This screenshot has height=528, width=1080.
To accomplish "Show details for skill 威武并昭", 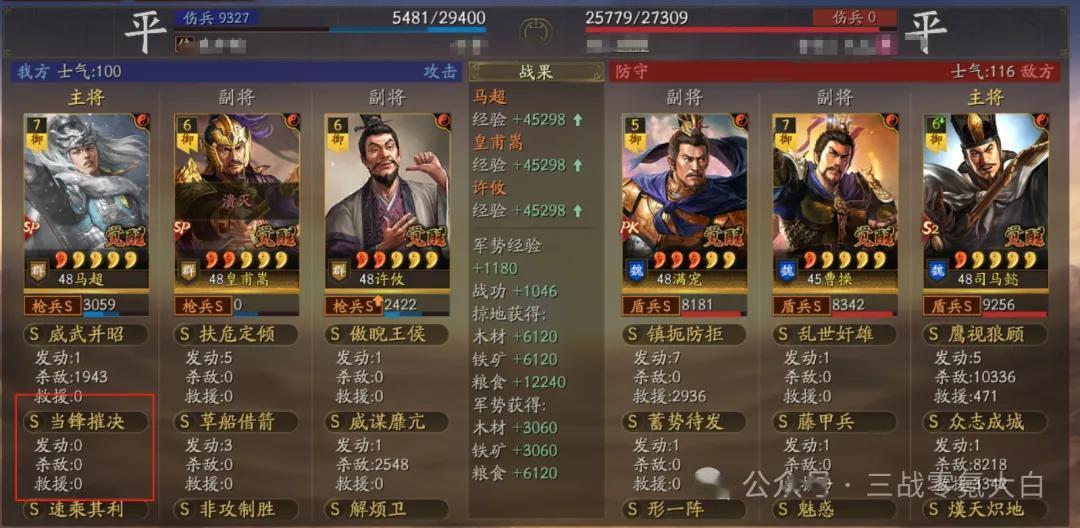I will 86,334.
